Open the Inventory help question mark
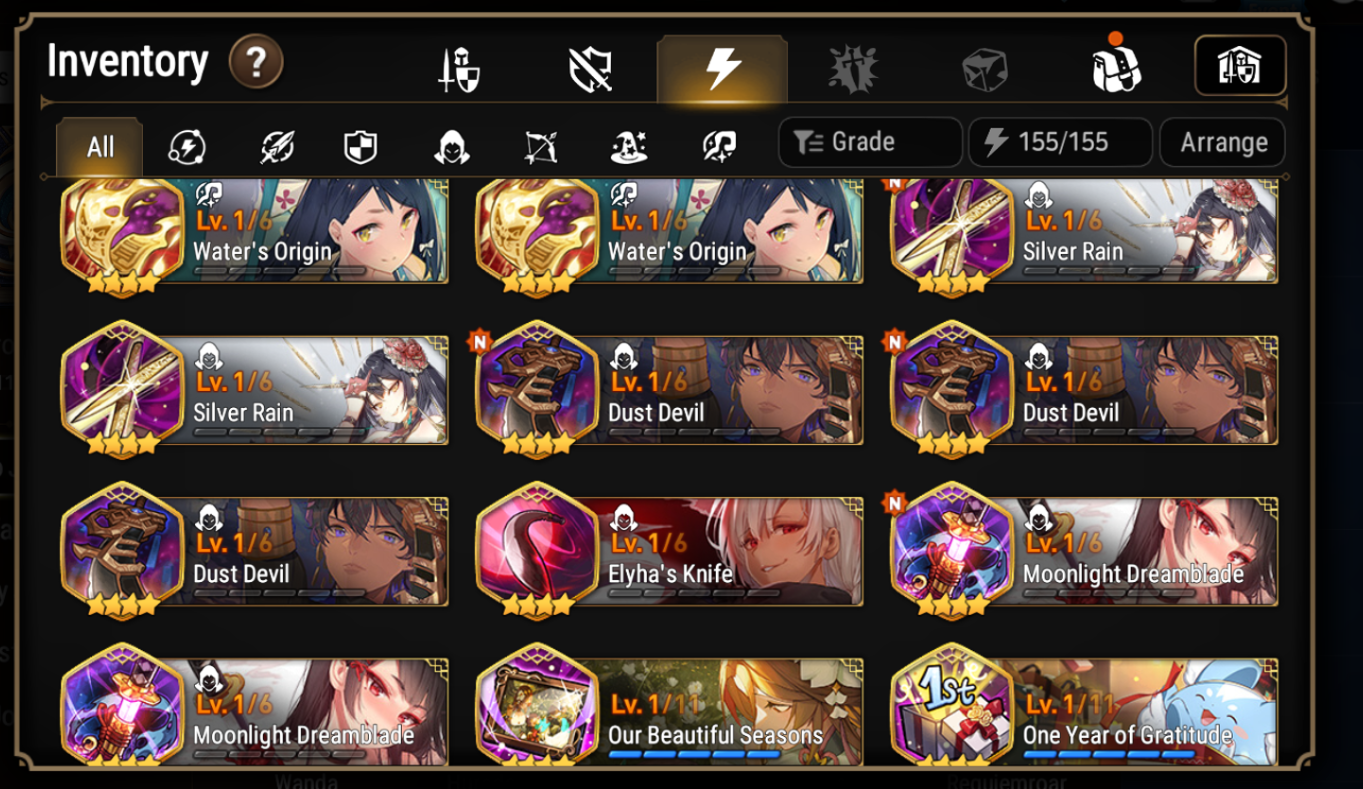This screenshot has height=789, width=1363. point(257,62)
